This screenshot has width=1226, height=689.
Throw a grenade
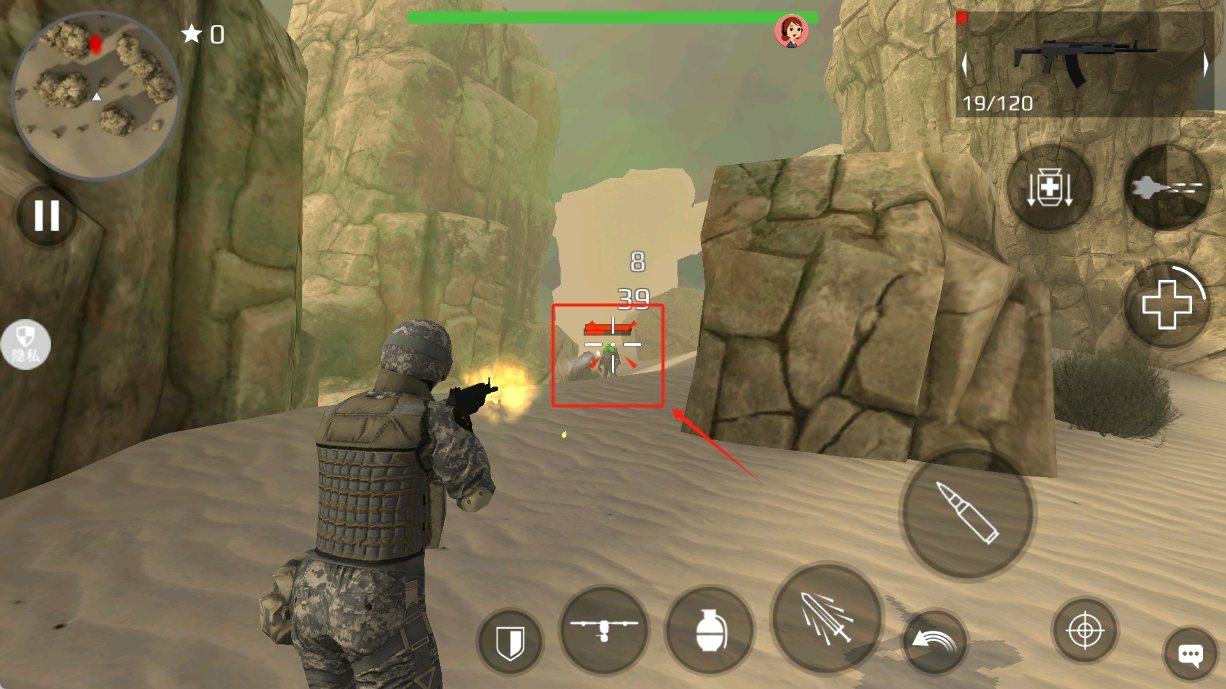[709, 631]
